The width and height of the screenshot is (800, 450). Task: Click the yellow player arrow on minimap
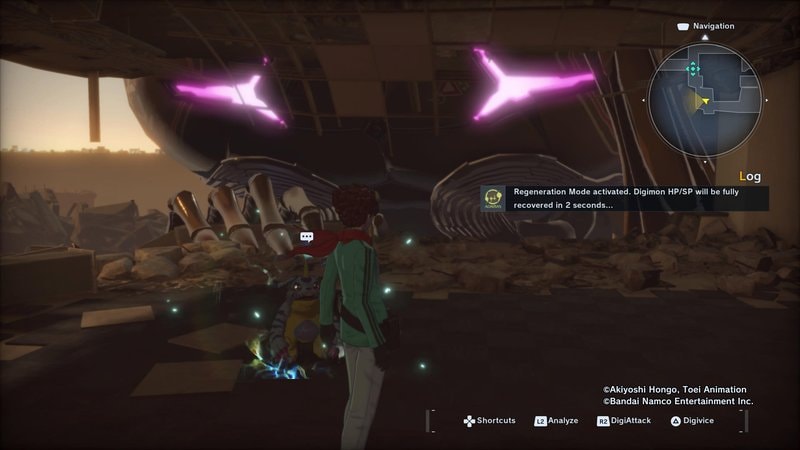[x=705, y=101]
